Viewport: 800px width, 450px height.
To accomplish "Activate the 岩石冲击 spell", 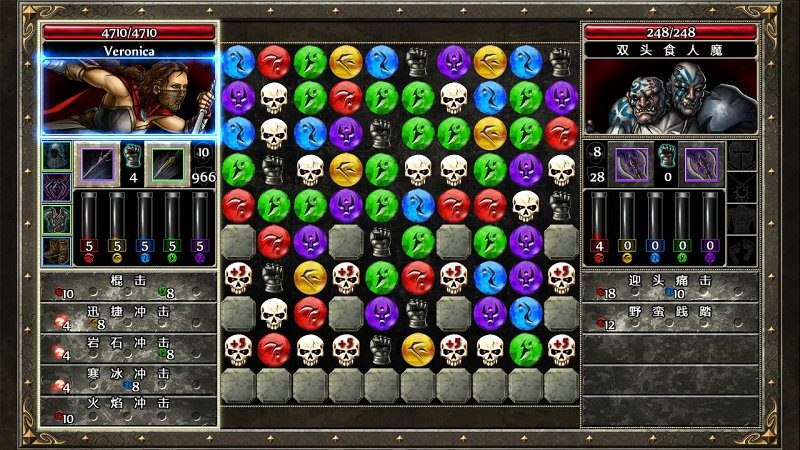I will [x=128, y=347].
